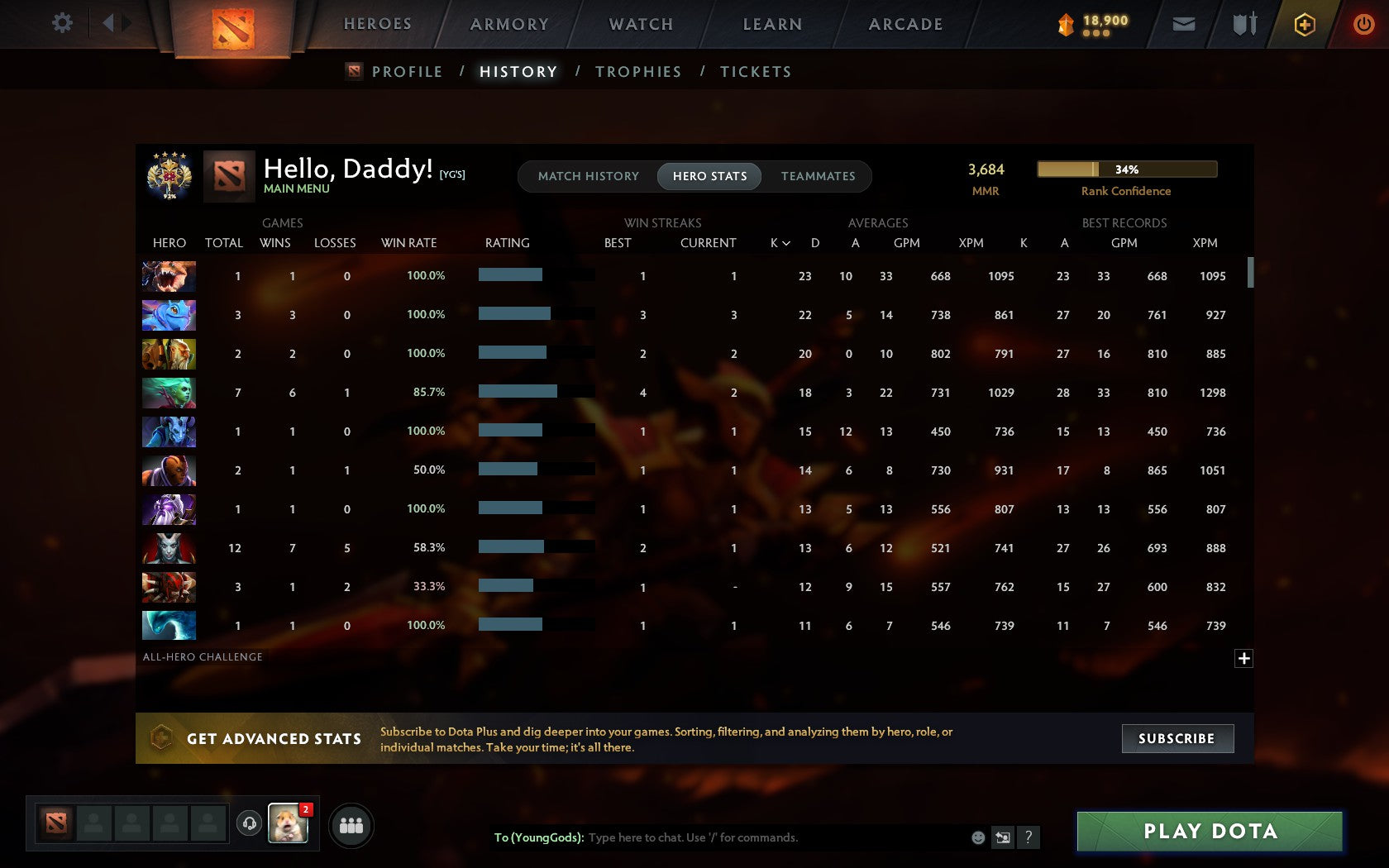Select the Queen of Pain hero portrait
Screen dimensions: 1389x868
coord(169,548)
